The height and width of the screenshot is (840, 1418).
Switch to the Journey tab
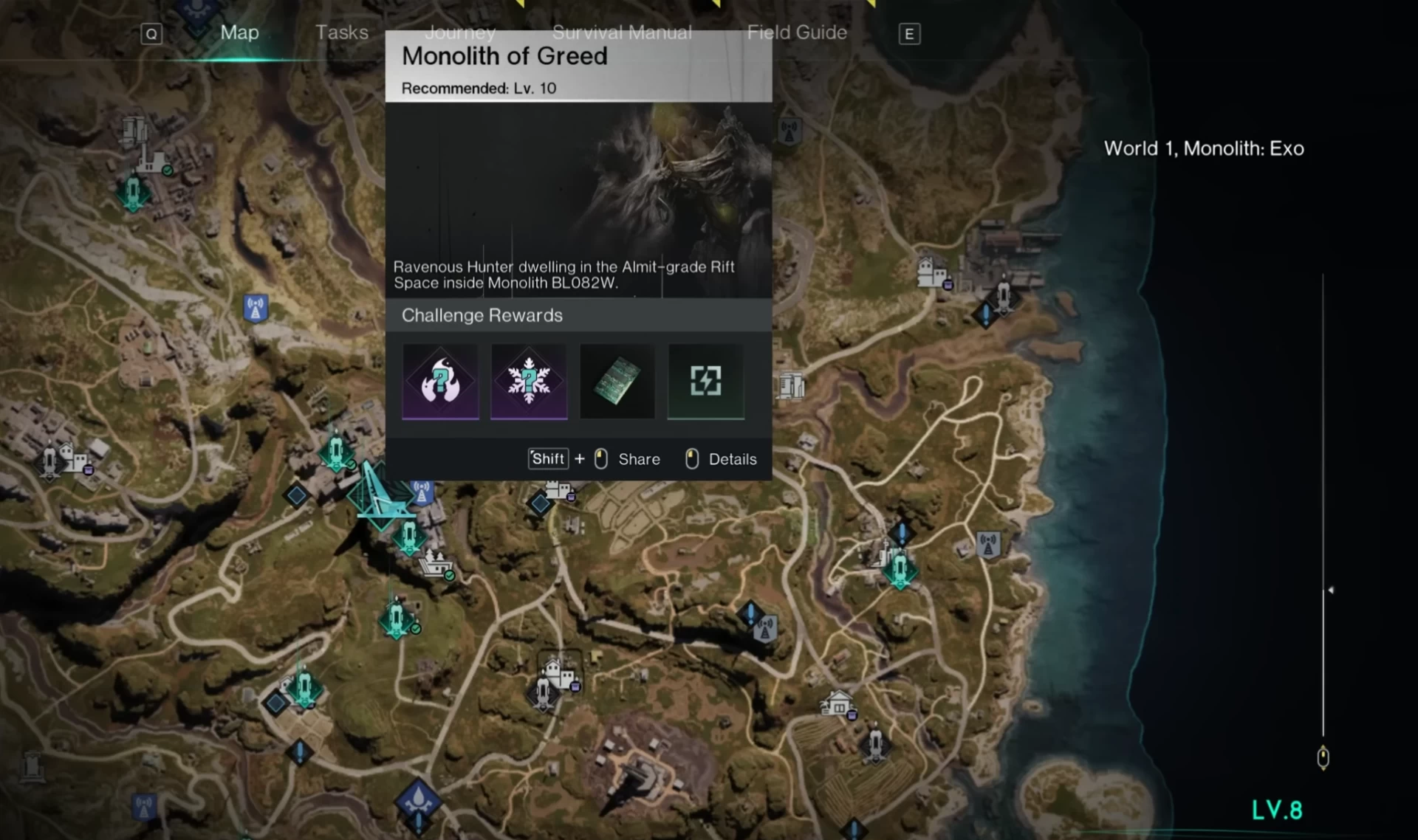pyautogui.click(x=459, y=32)
